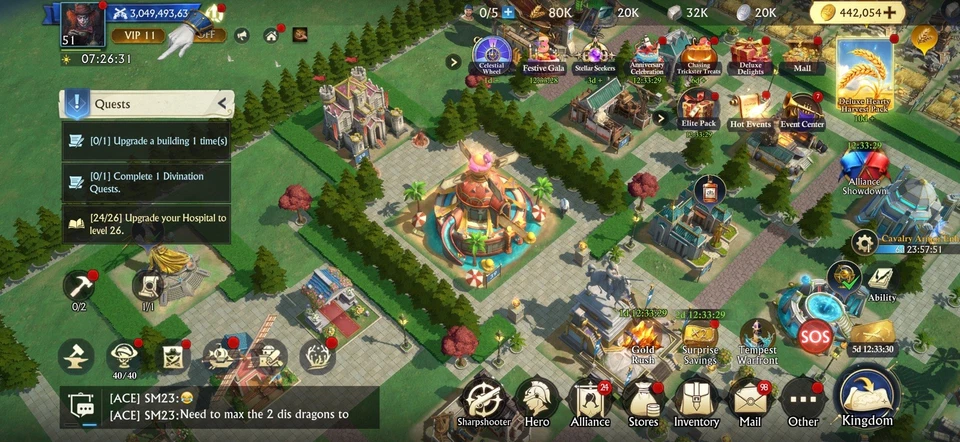Image resolution: width=960 pixels, height=442 pixels.
Task: Open the Event Center
Action: pyautogui.click(x=802, y=108)
